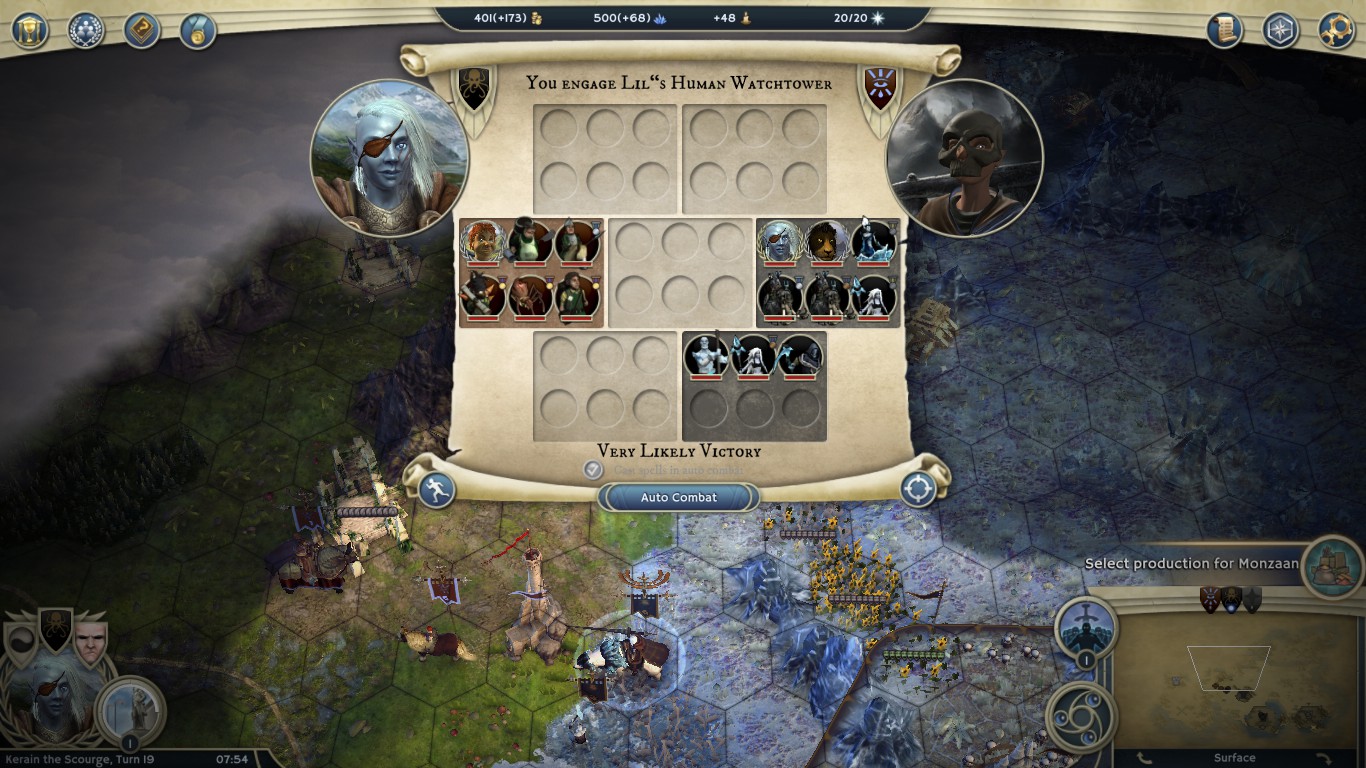The image size is (1366, 768).
Task: Open the question-mark tome icon
Action: pyautogui.click(x=142, y=30)
